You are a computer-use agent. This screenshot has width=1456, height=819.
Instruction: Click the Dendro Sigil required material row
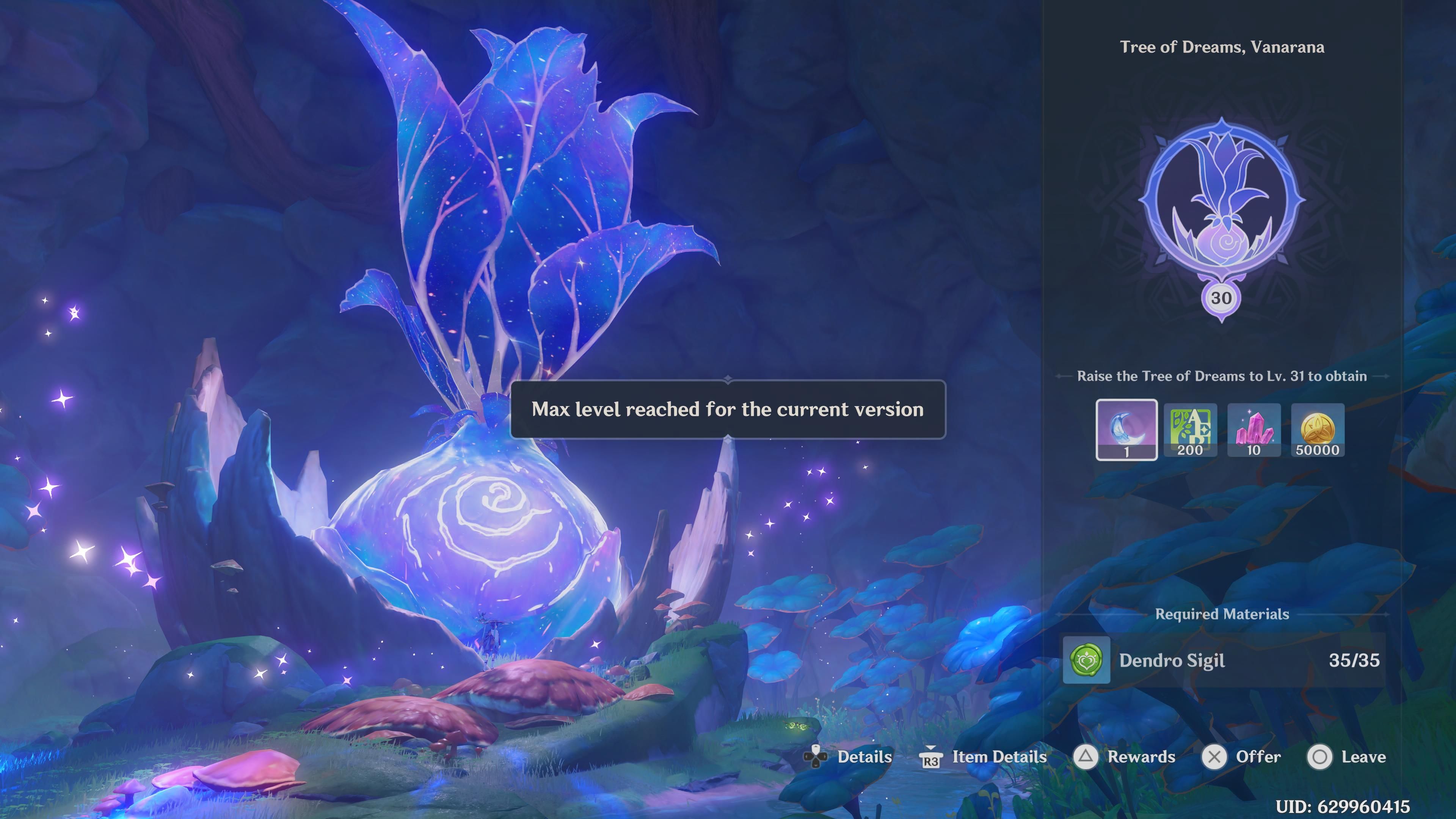[x=1222, y=660]
